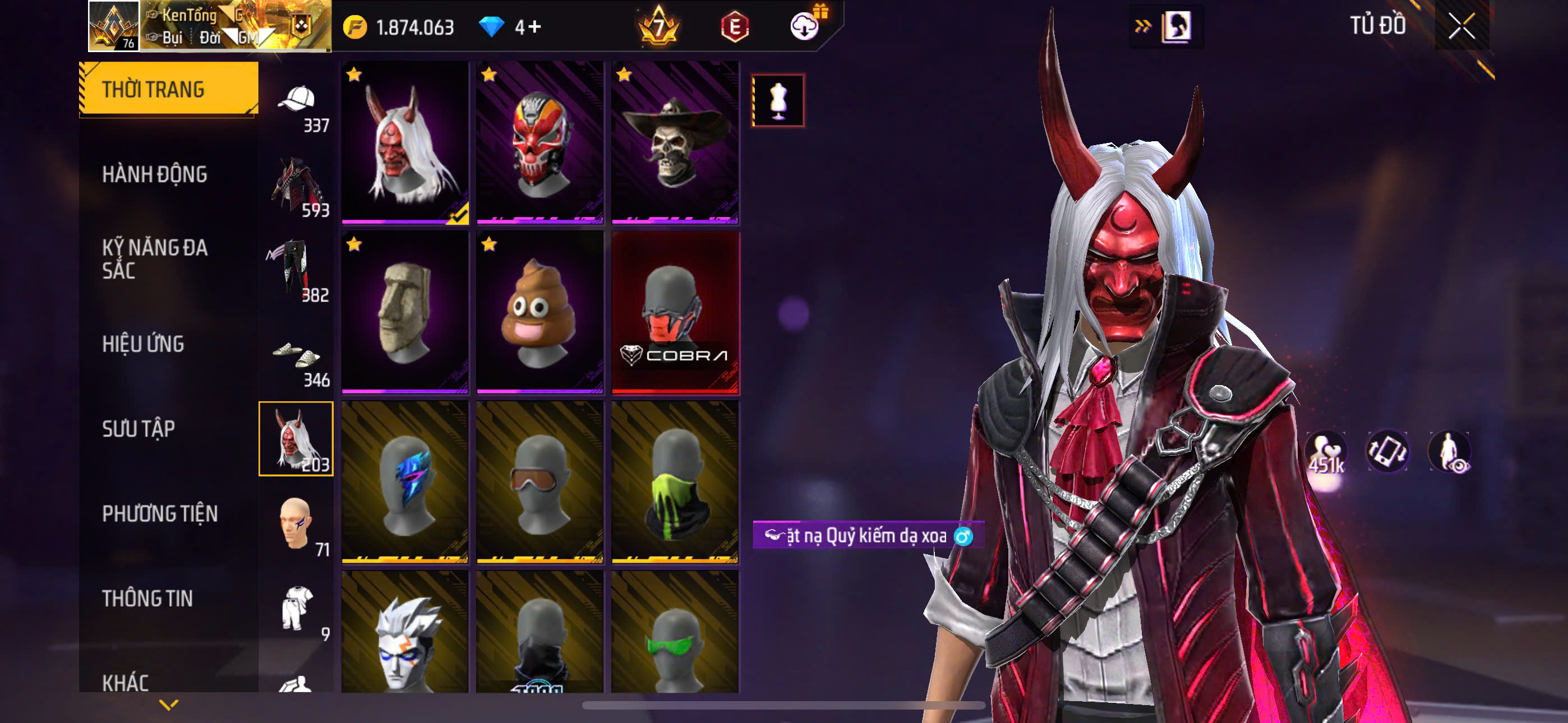Screen dimensions: 1568x723
Task: Equip the red skull mask
Action: pyautogui.click(x=540, y=142)
